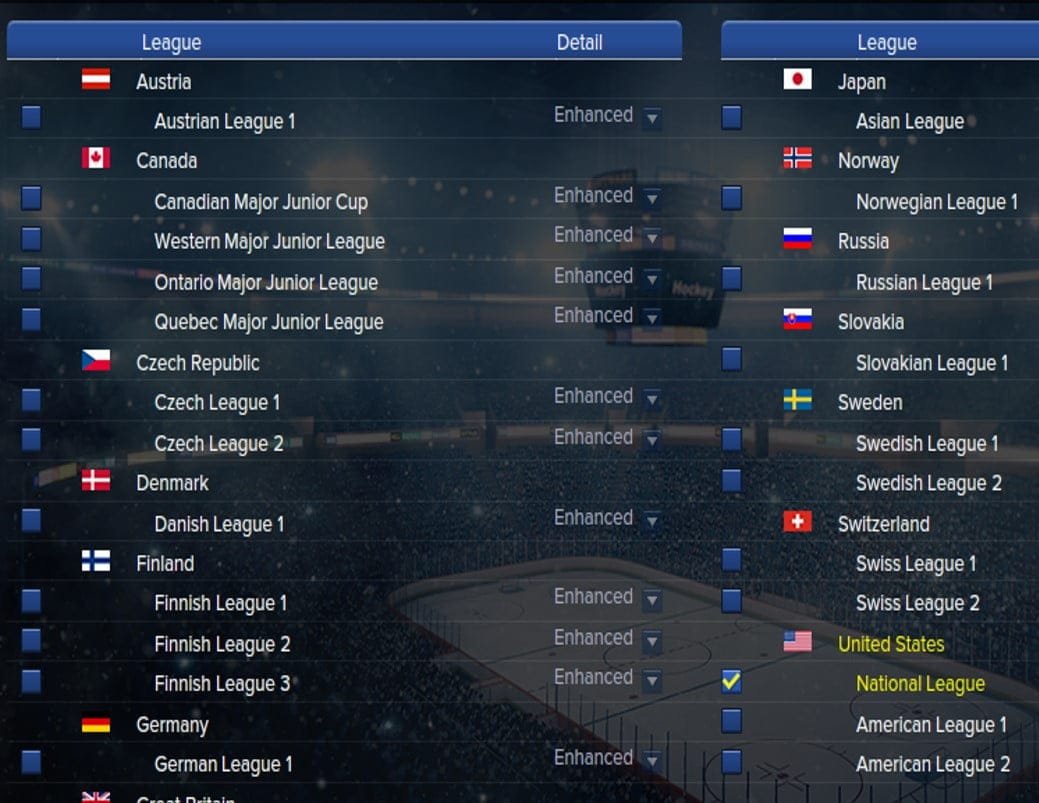Tick the Danish League 1 checkbox
This screenshot has height=803, width=1039.
click(31, 520)
